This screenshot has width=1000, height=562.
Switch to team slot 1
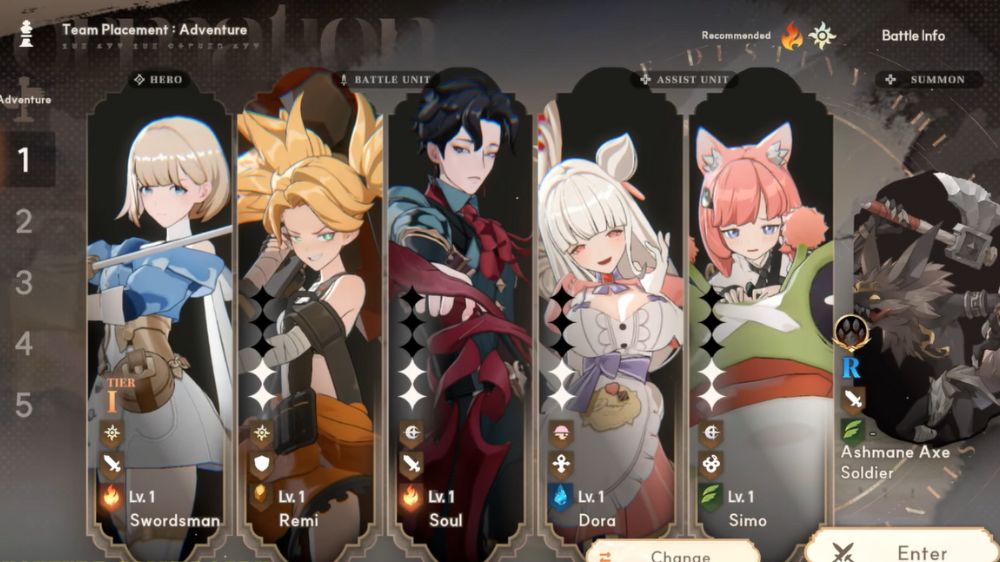pyautogui.click(x=25, y=160)
